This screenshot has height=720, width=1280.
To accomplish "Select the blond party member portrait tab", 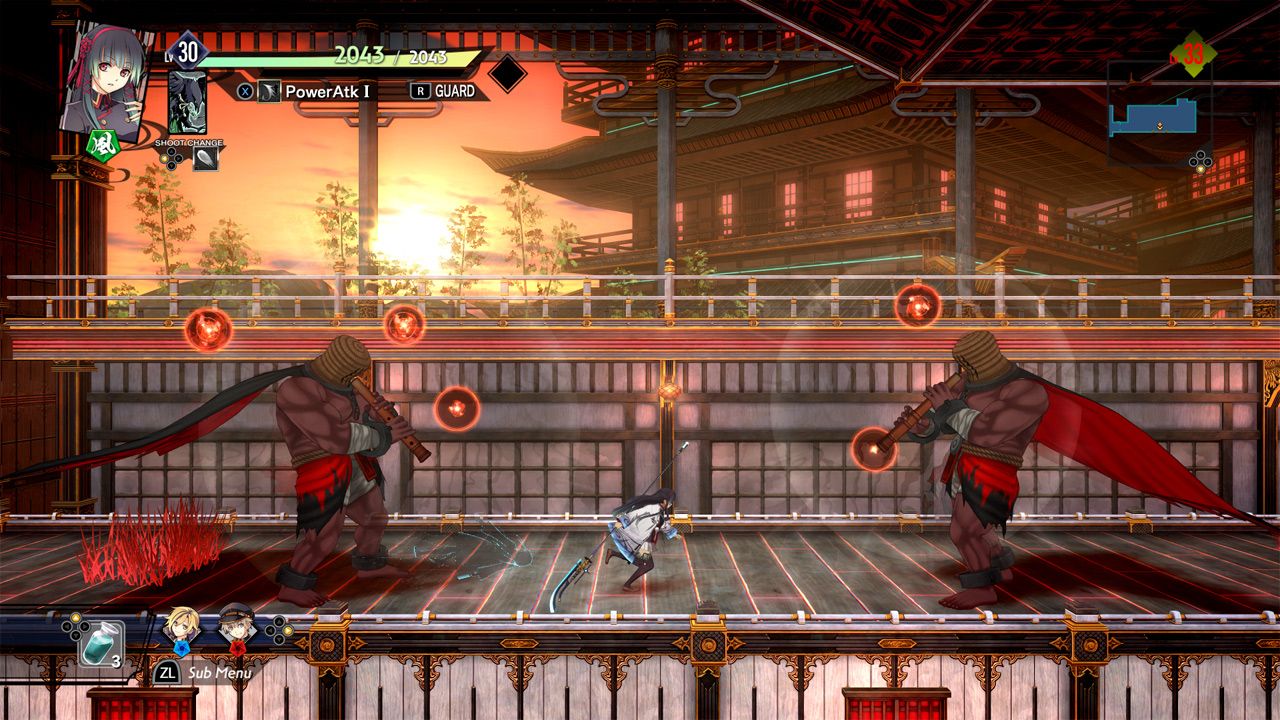I will [x=182, y=627].
